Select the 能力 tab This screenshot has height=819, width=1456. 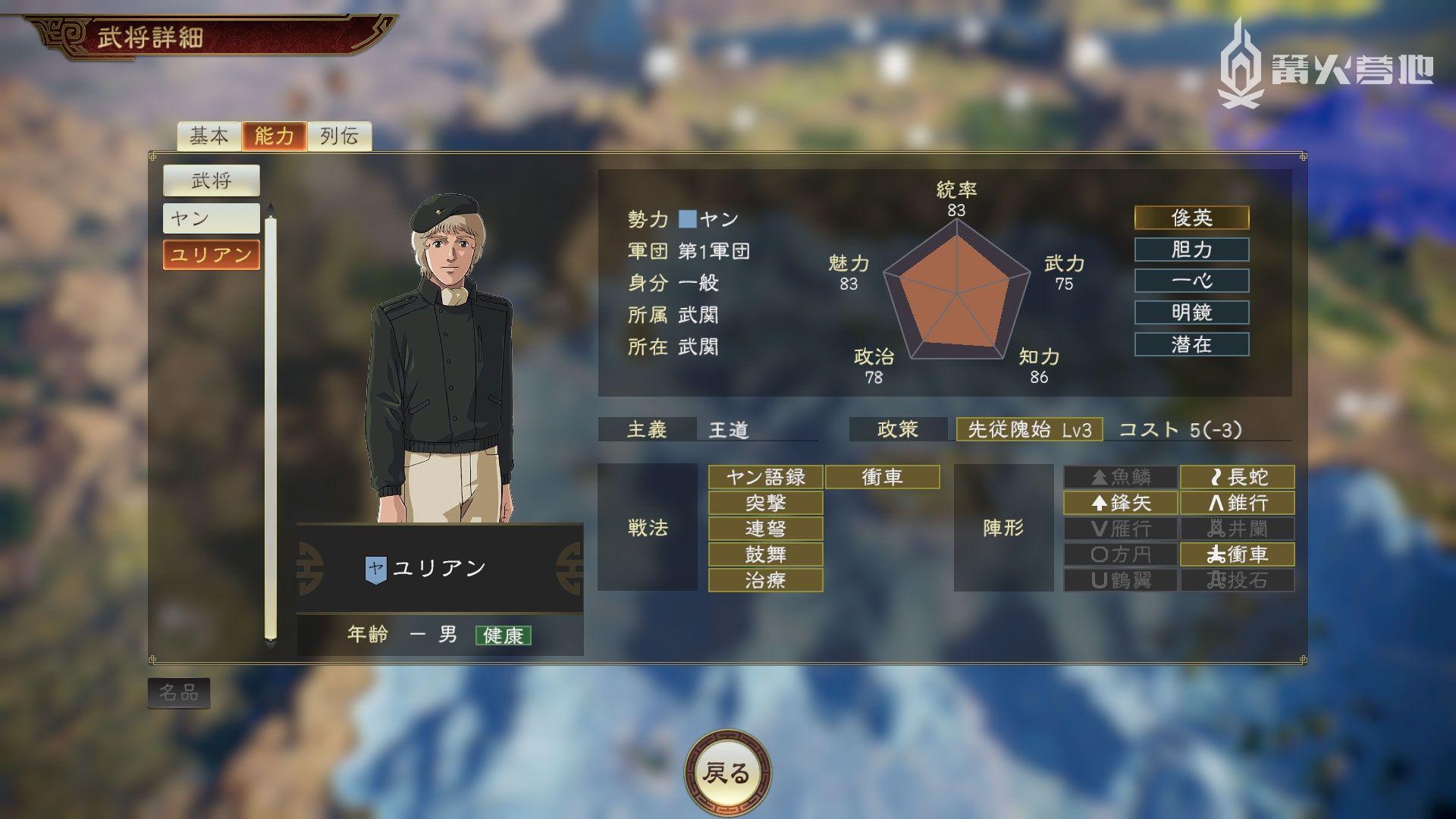(274, 136)
